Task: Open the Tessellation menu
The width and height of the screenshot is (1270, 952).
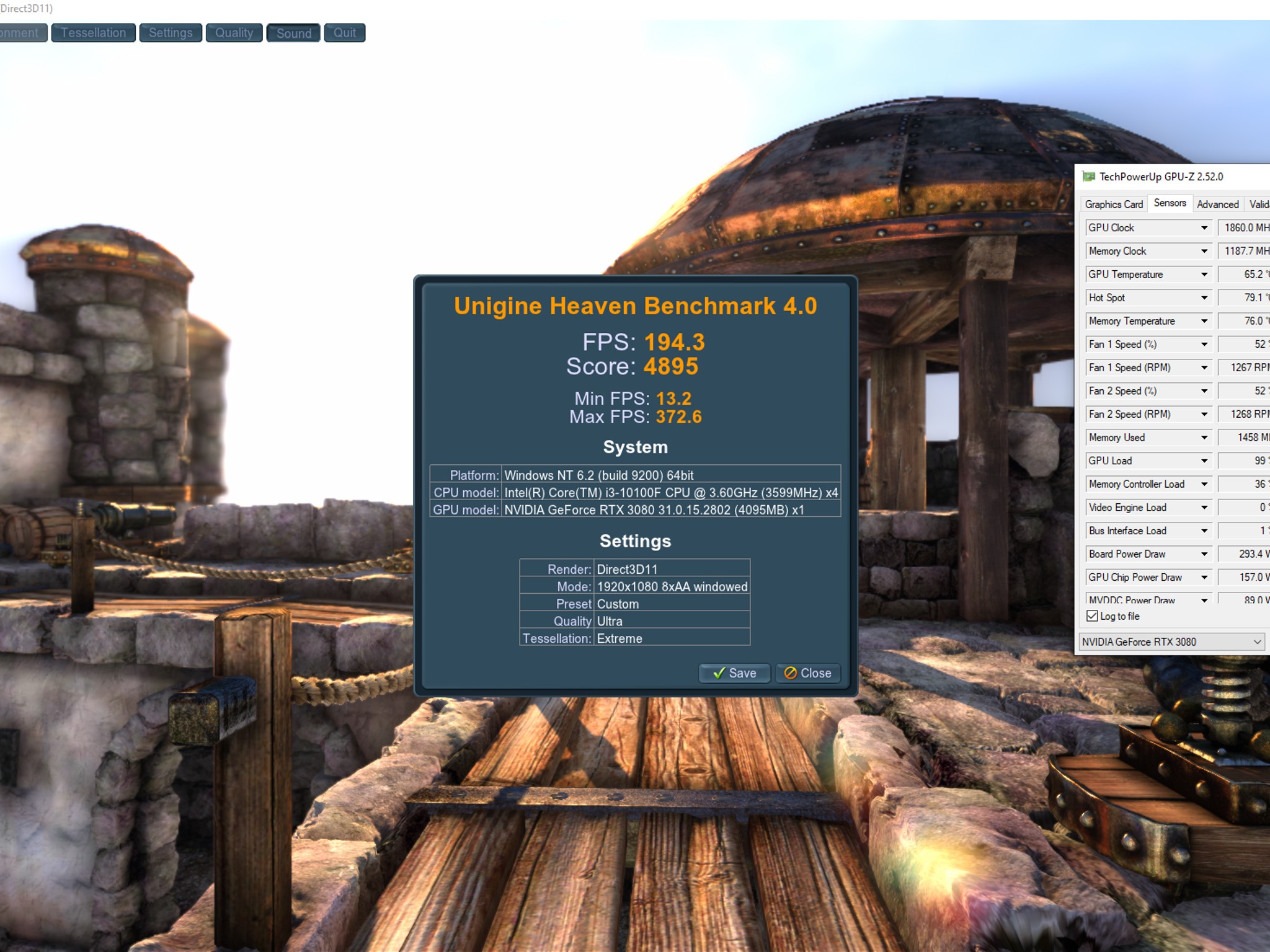Action: 93,33
